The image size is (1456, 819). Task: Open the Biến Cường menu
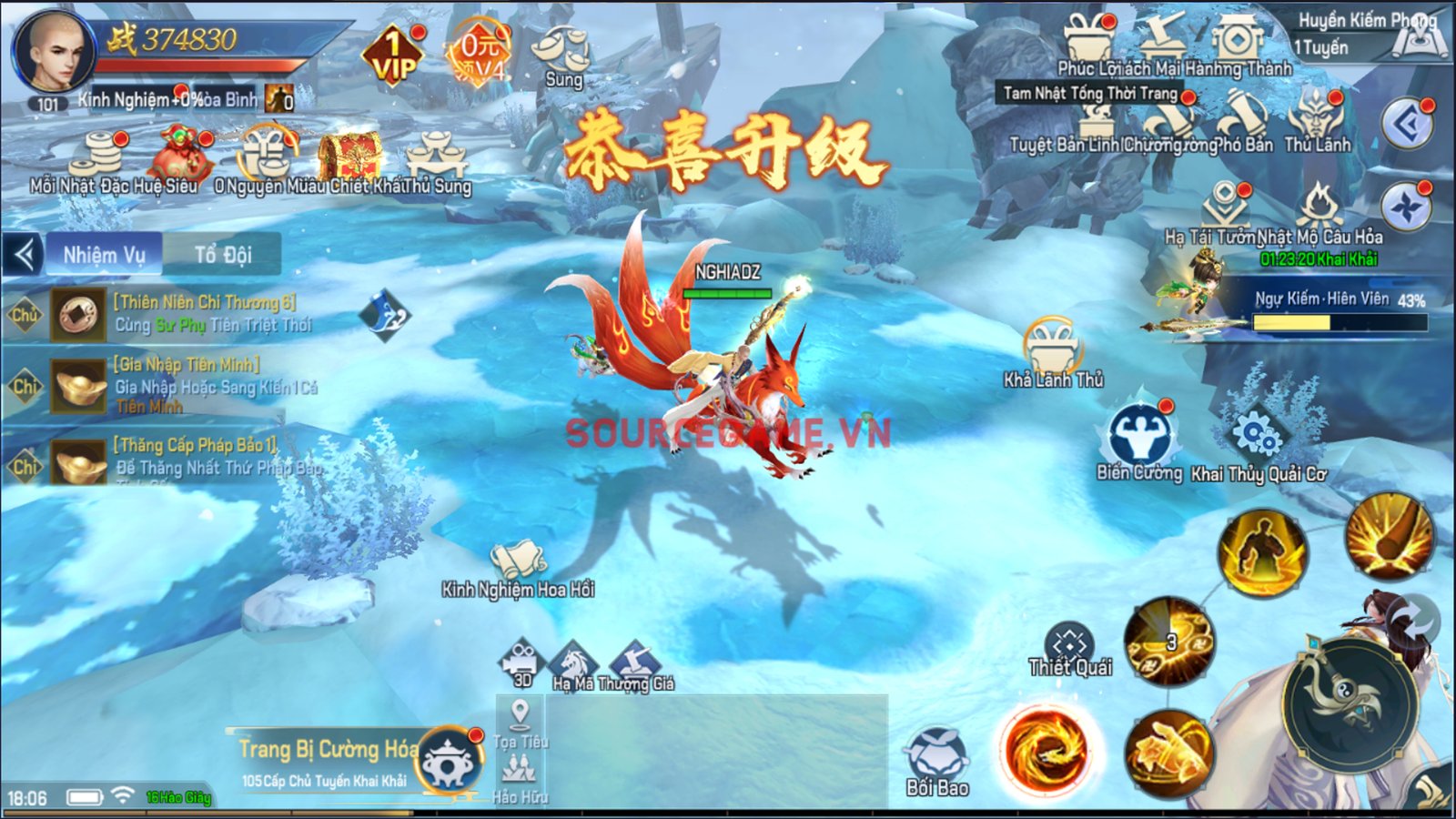1139,443
